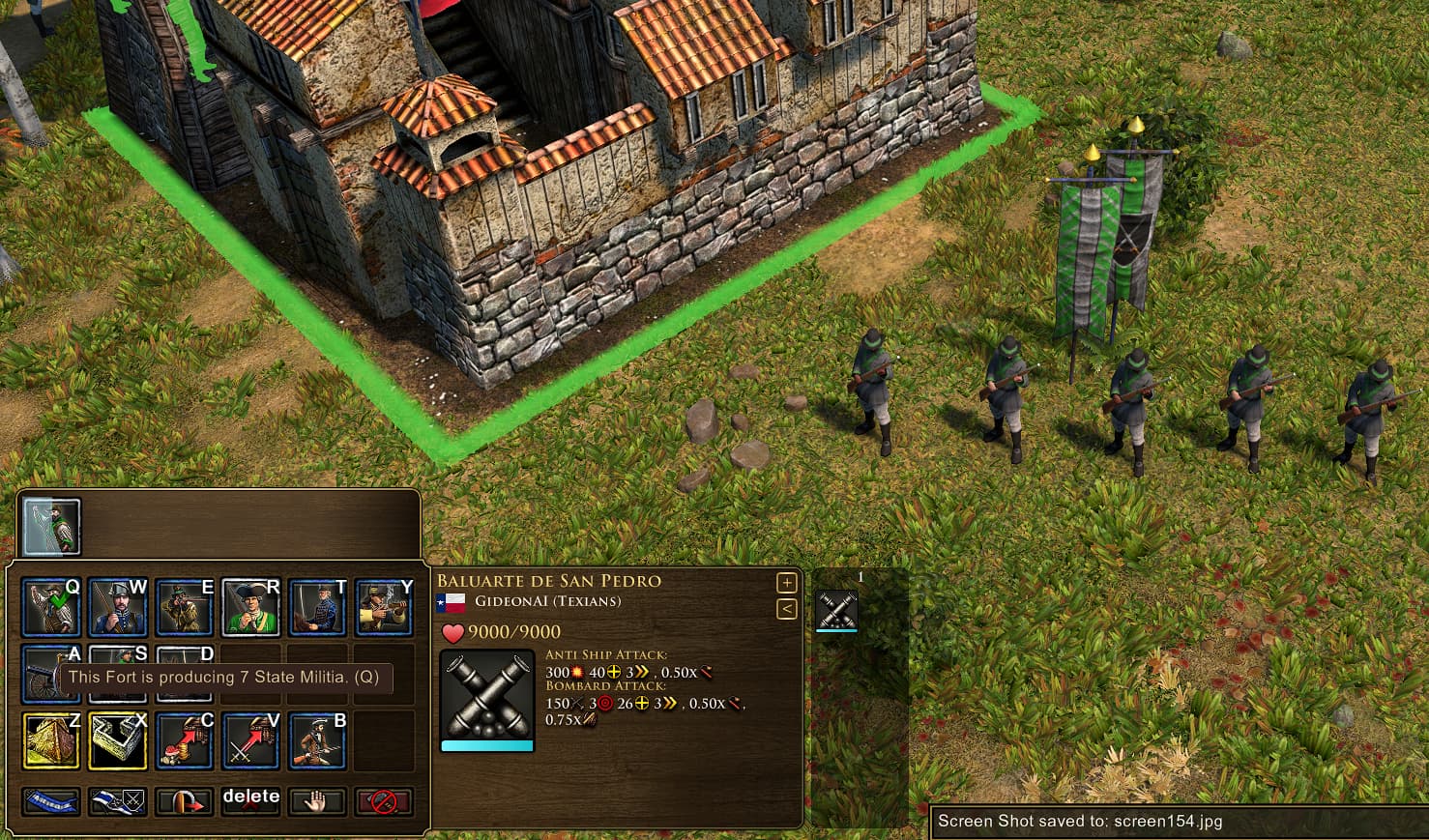Train the soldier in the W slot

tap(117, 607)
